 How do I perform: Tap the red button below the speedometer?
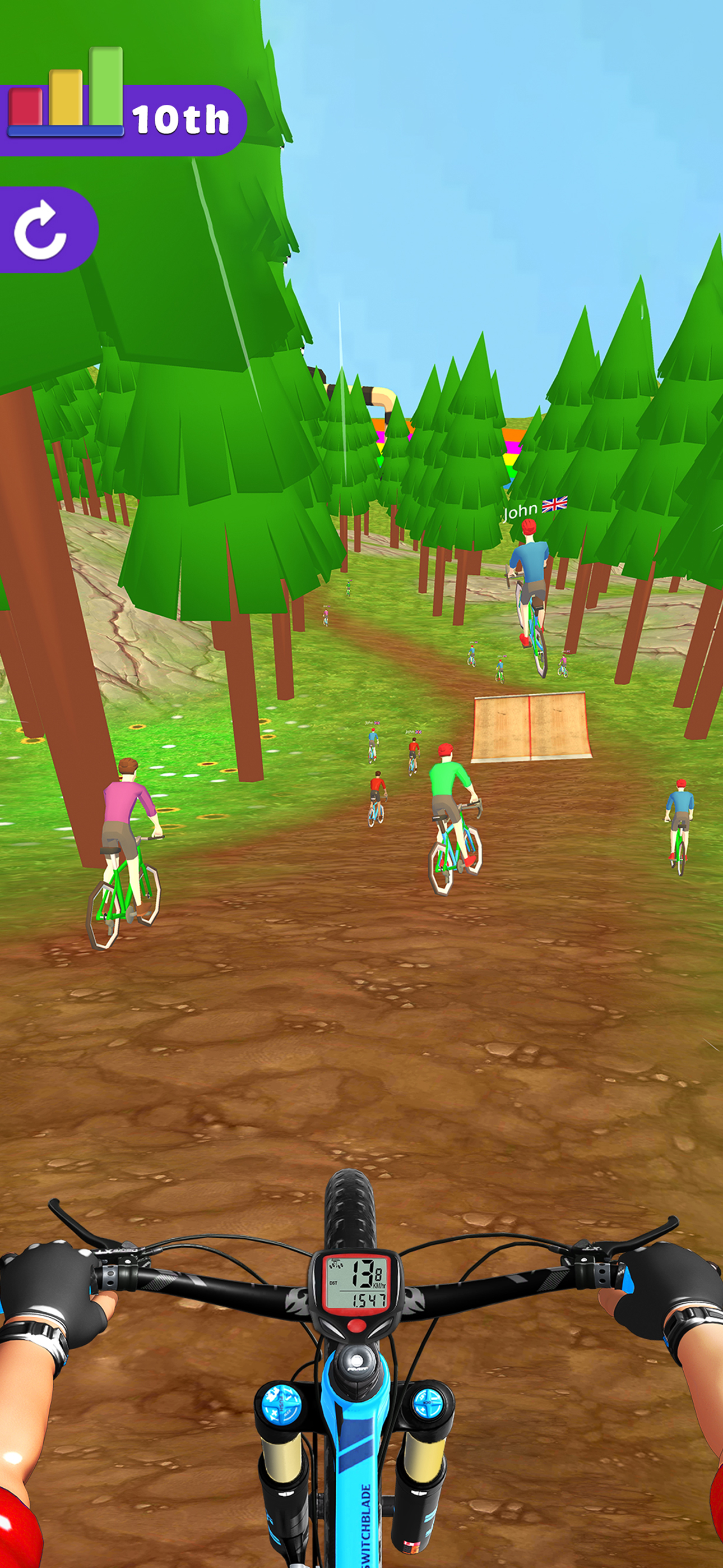click(356, 1325)
